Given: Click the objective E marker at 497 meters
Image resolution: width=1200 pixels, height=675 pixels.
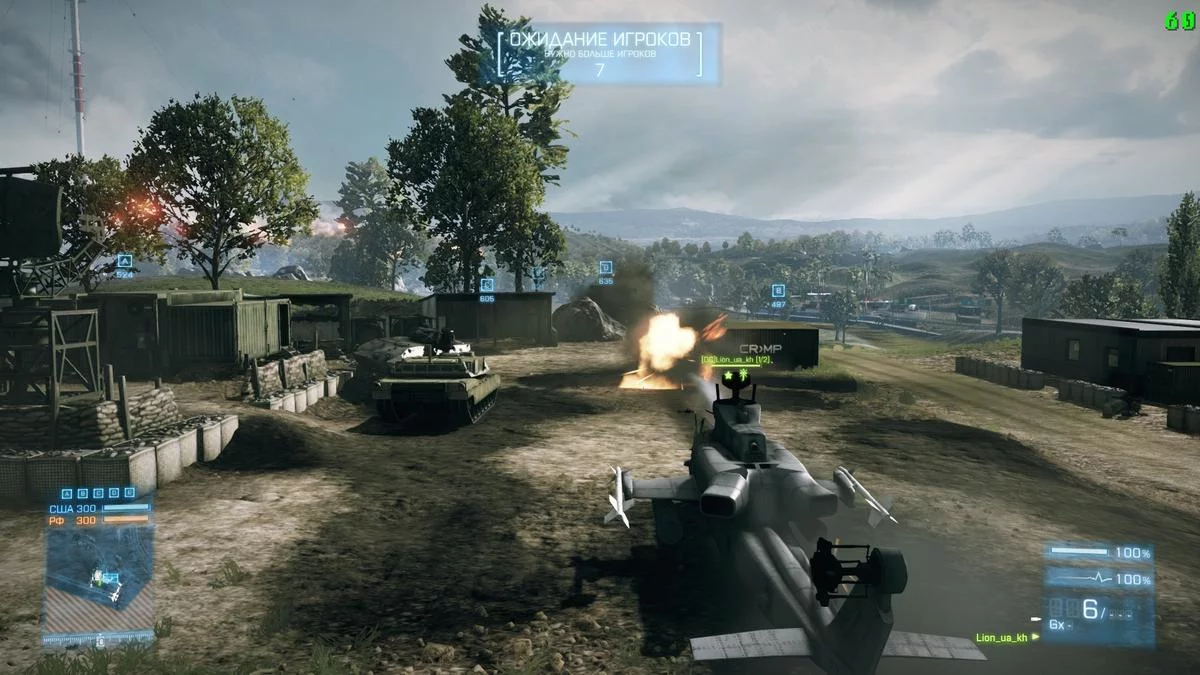Looking at the screenshot, I should [778, 291].
